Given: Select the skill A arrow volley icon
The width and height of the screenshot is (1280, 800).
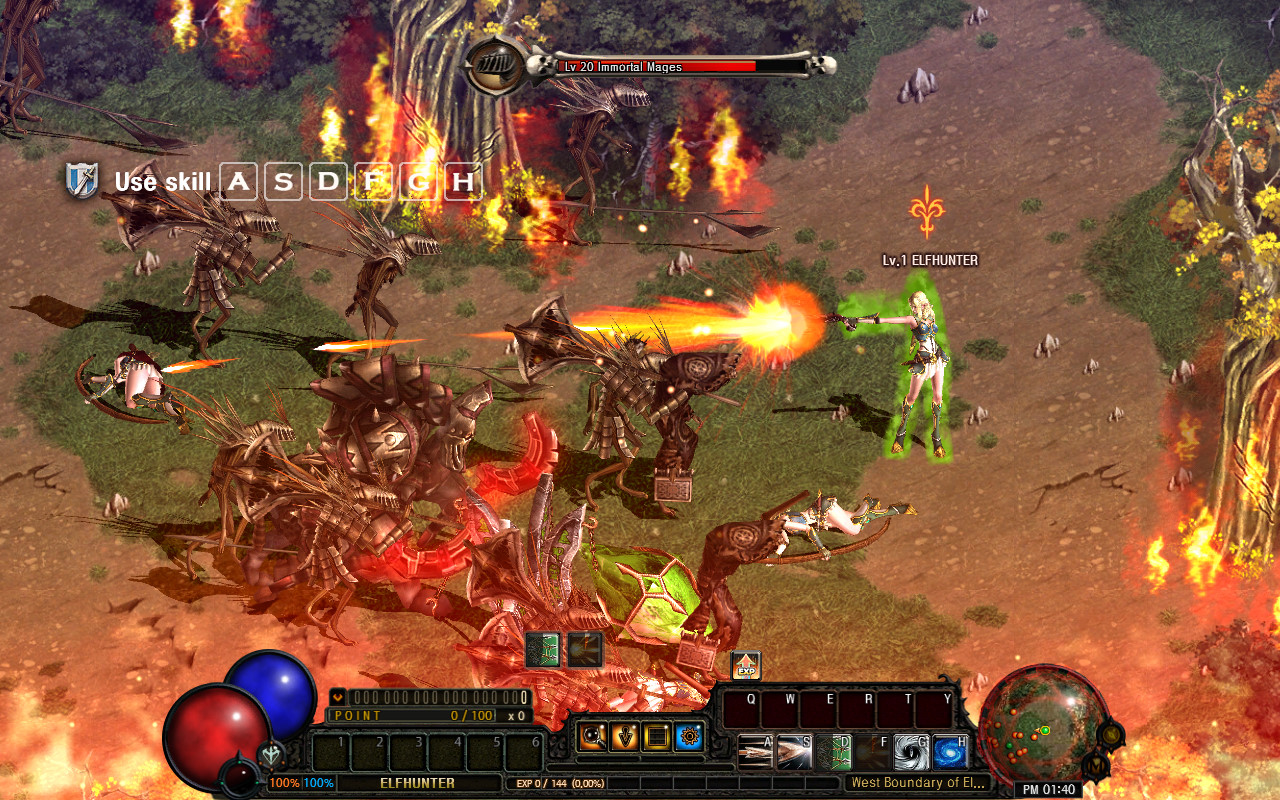Looking at the screenshot, I should coord(754,750).
